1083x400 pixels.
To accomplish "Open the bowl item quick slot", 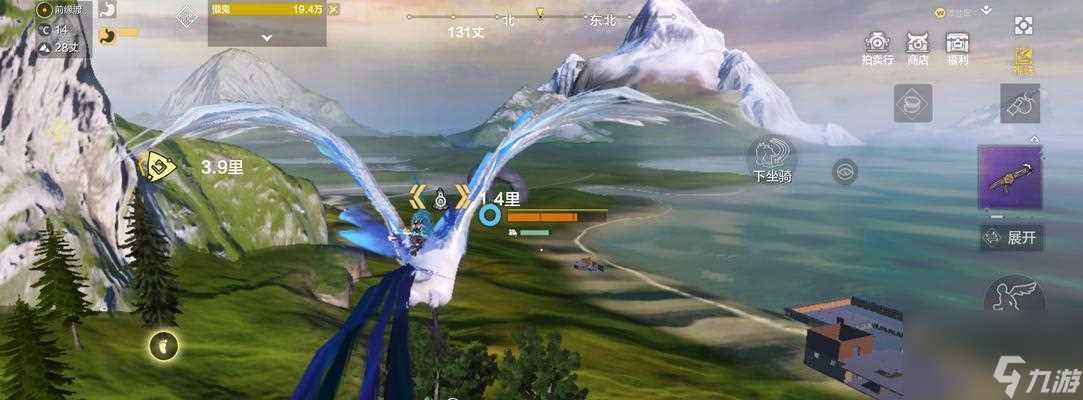I will tap(912, 104).
